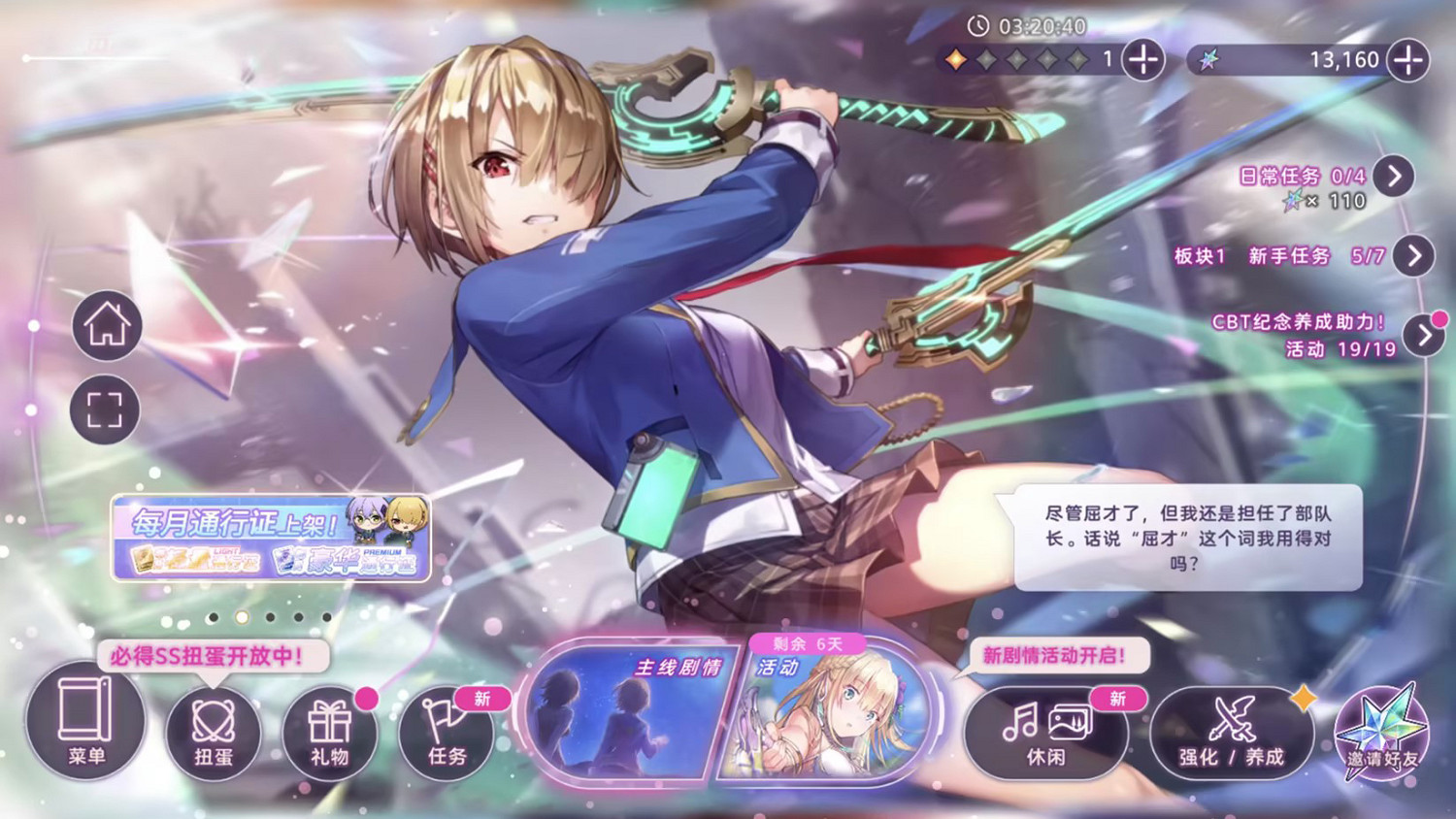
Task: Open the 礼物 gift box icon
Action: (328, 728)
